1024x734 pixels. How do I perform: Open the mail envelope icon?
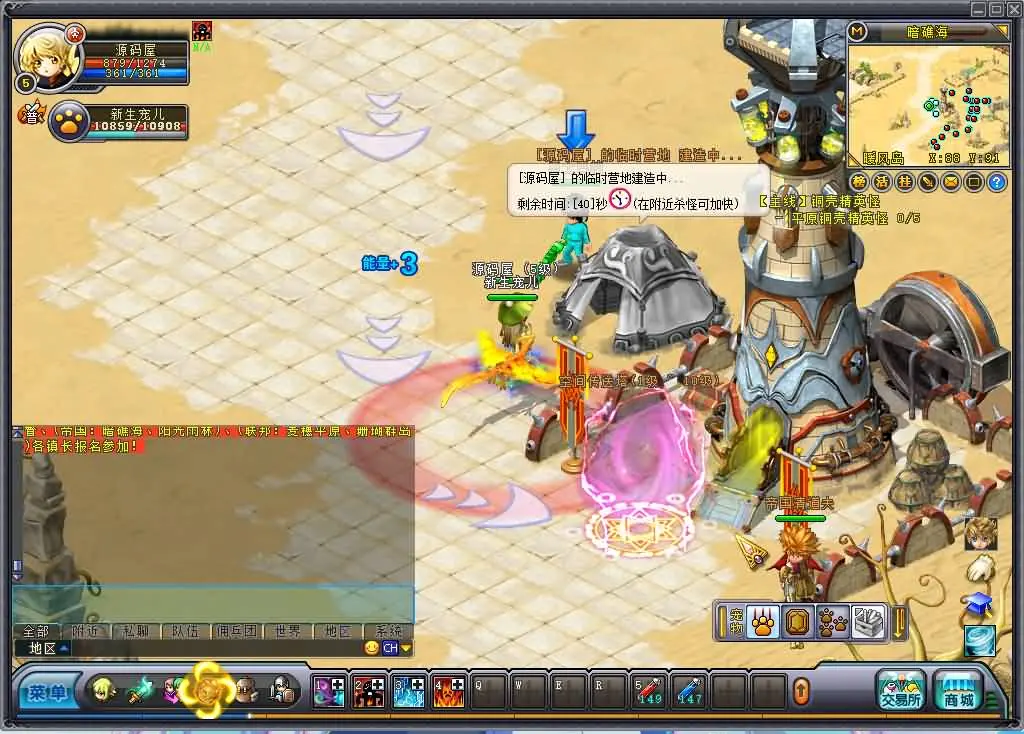[950, 182]
